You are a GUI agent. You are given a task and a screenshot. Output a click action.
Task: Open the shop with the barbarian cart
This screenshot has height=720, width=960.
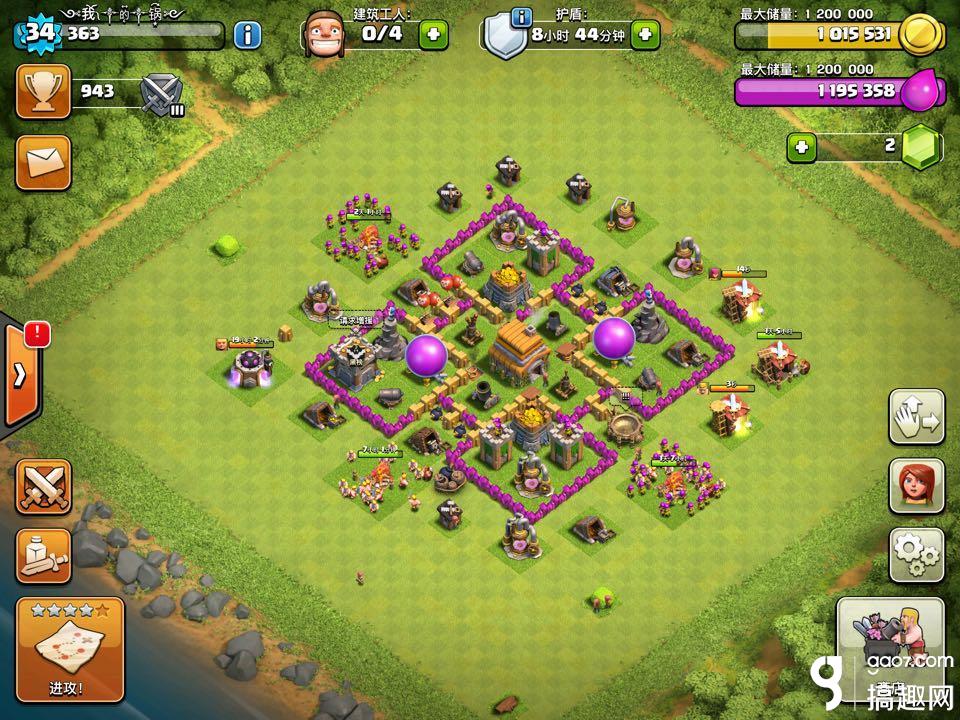tap(890, 640)
